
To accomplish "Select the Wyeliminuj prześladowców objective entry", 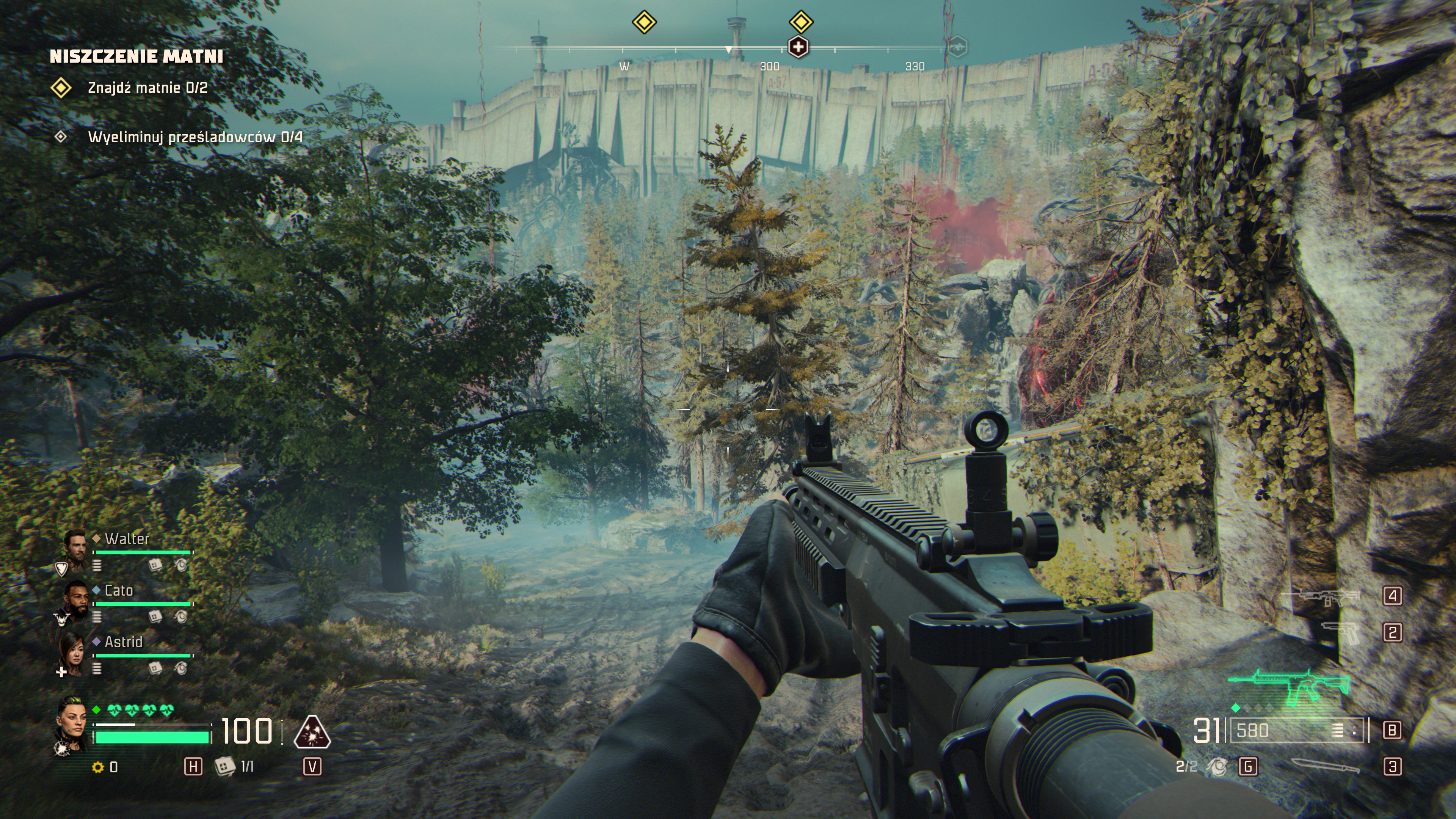I will [x=195, y=137].
